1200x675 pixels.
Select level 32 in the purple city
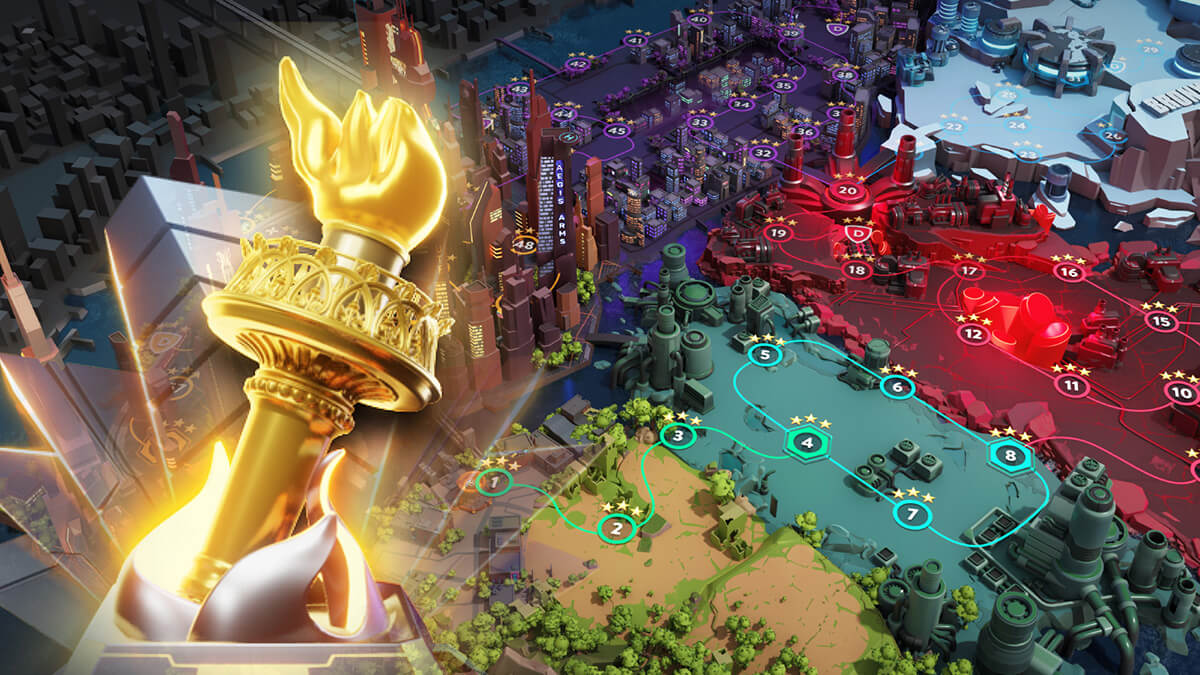tap(763, 153)
